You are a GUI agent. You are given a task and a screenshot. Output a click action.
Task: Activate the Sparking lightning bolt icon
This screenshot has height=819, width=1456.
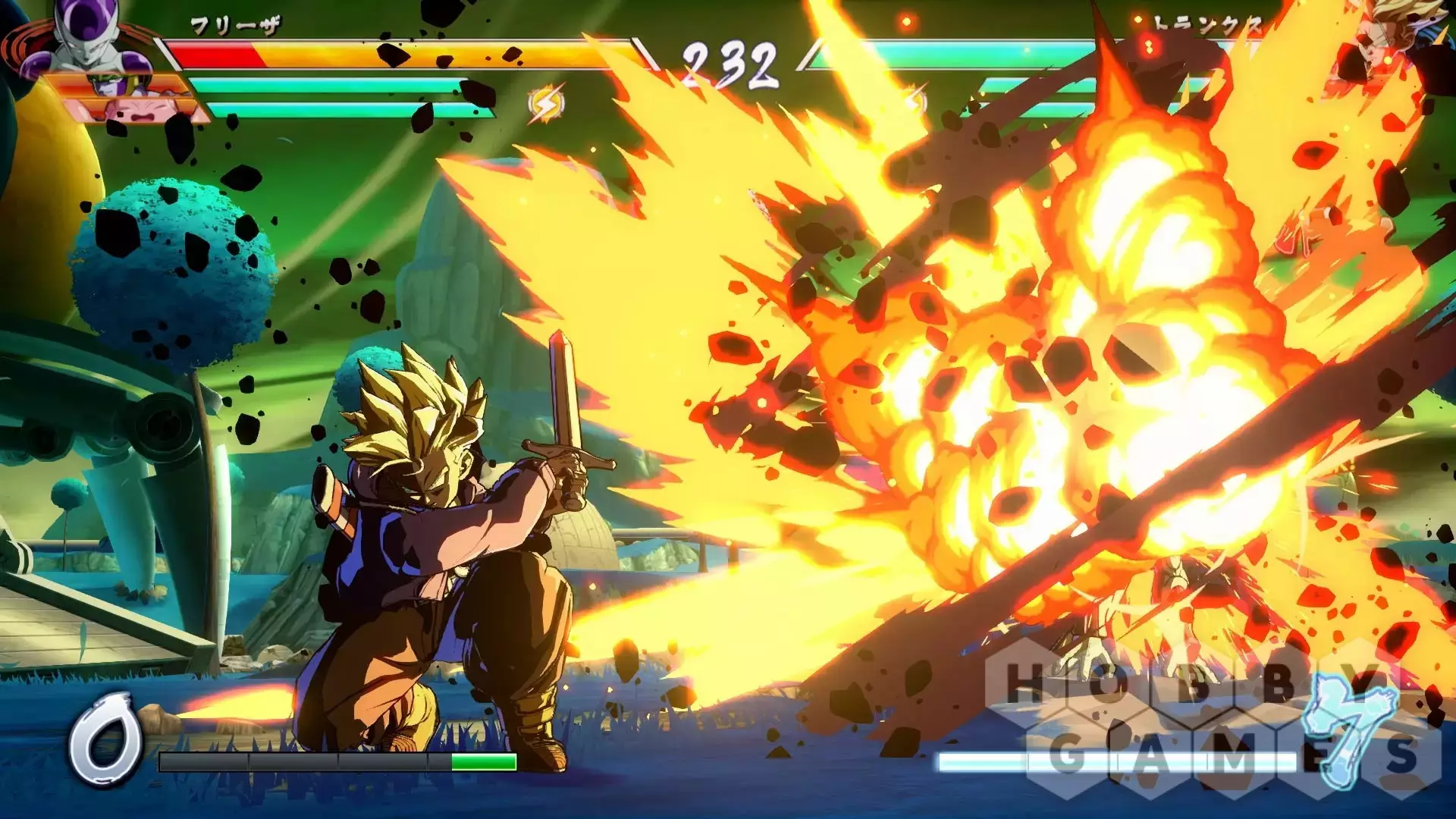pyautogui.click(x=546, y=105)
